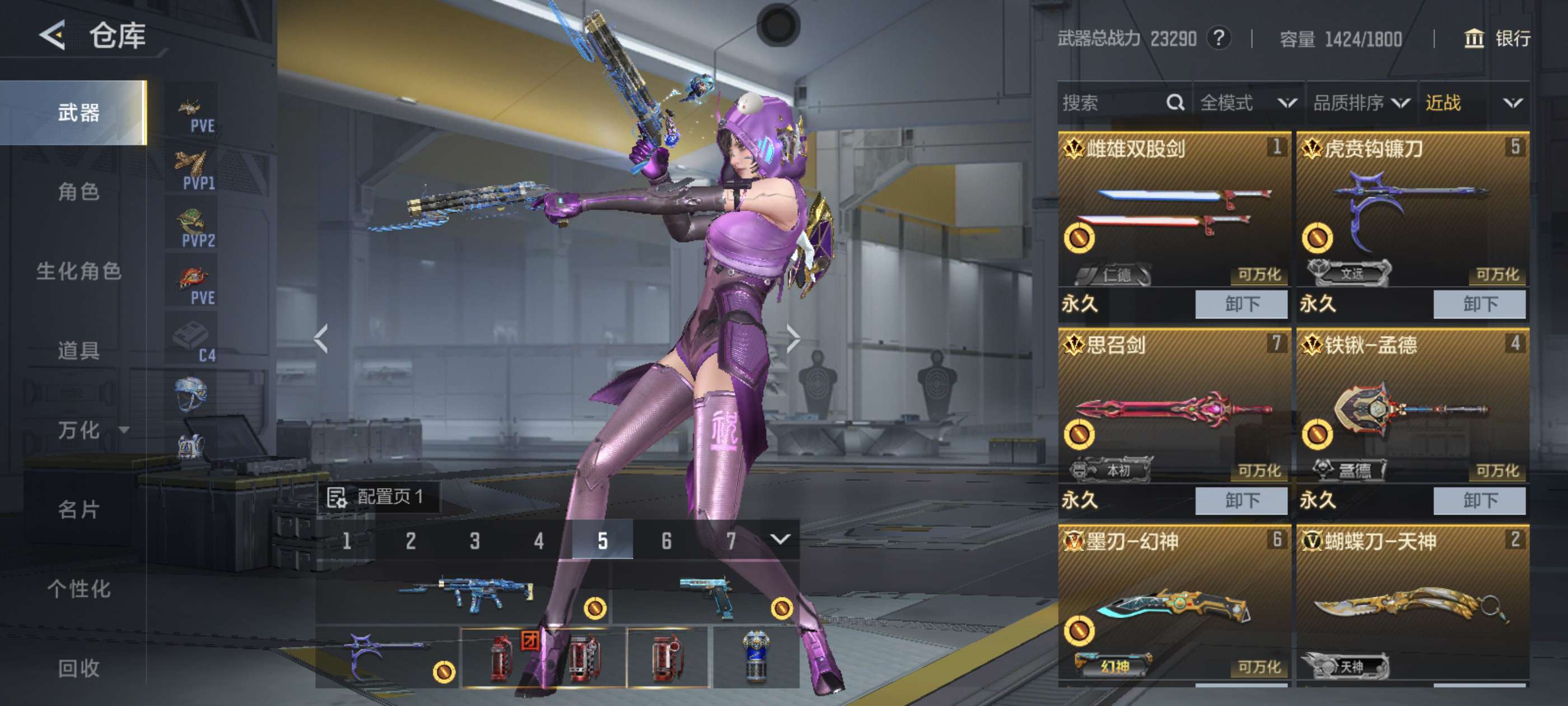The image size is (1568, 706).
Task: Switch to loadout slot 6
Action: point(666,540)
